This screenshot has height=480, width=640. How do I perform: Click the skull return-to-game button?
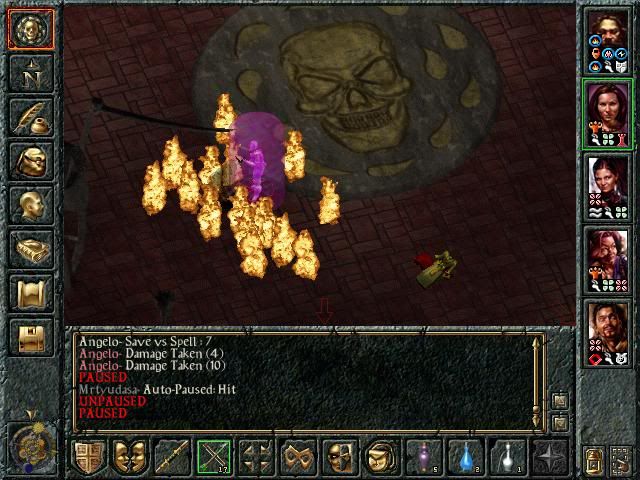point(30,29)
